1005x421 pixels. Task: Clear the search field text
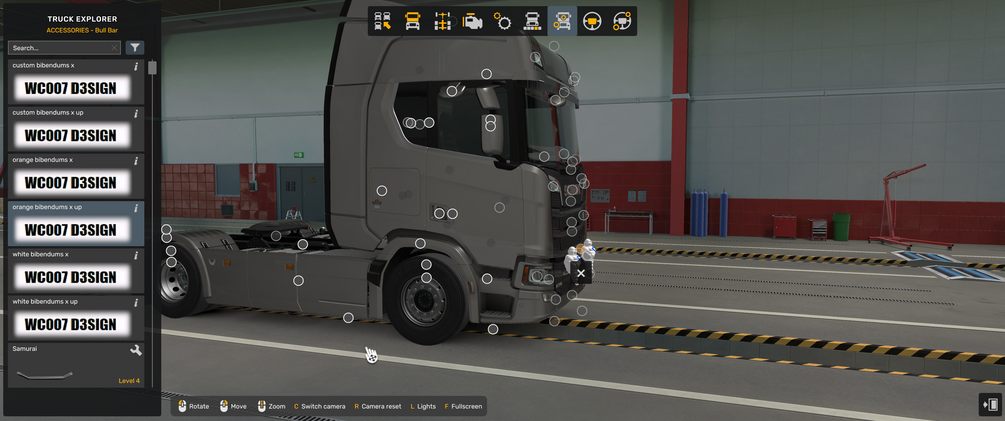click(x=114, y=48)
